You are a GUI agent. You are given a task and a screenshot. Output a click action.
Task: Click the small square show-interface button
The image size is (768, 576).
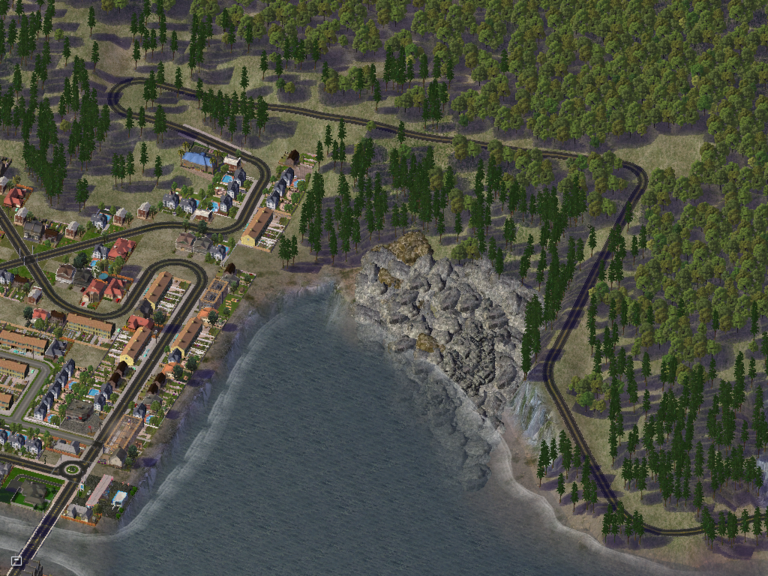coord(16,561)
